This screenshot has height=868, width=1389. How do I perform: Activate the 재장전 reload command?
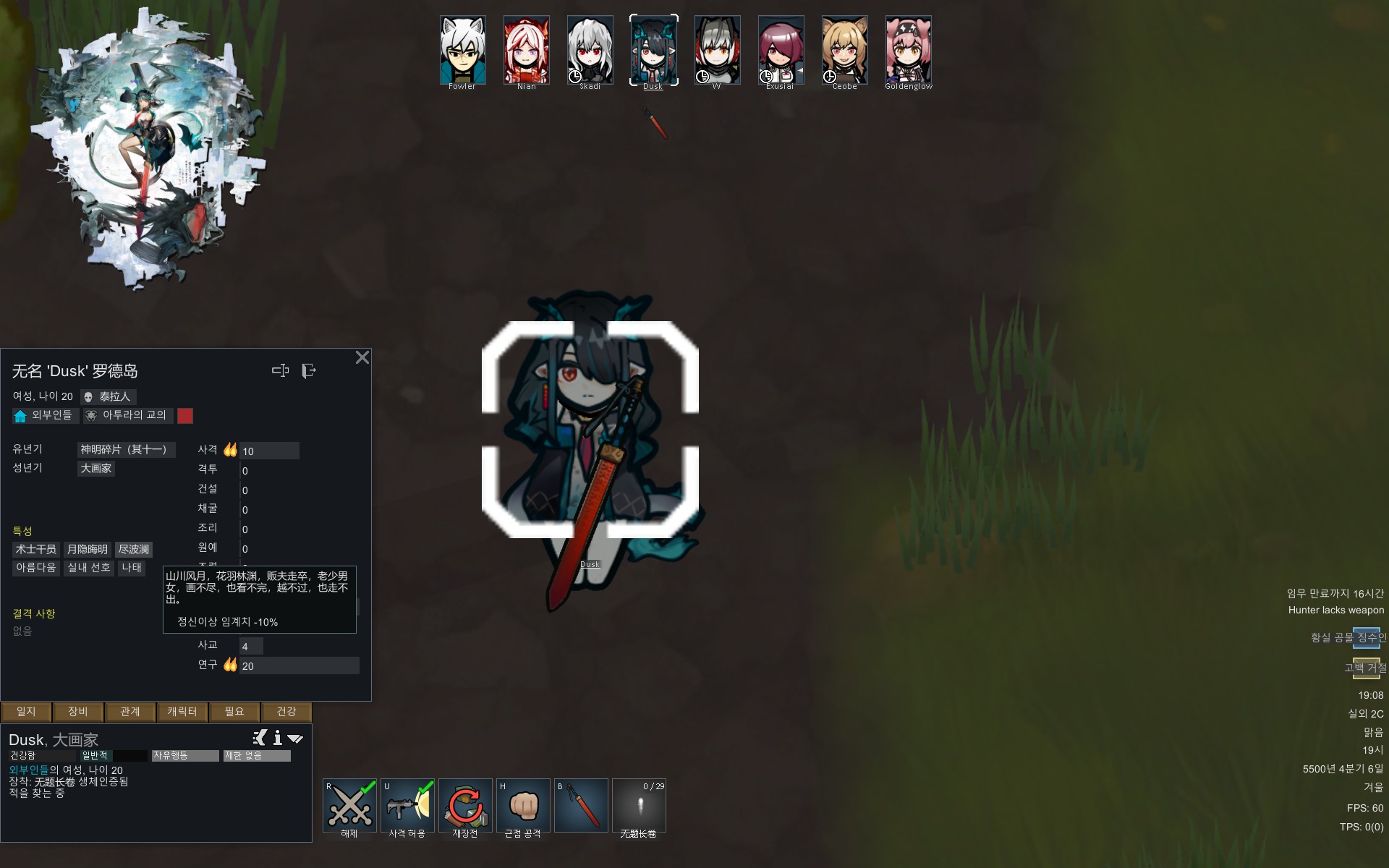(x=465, y=806)
